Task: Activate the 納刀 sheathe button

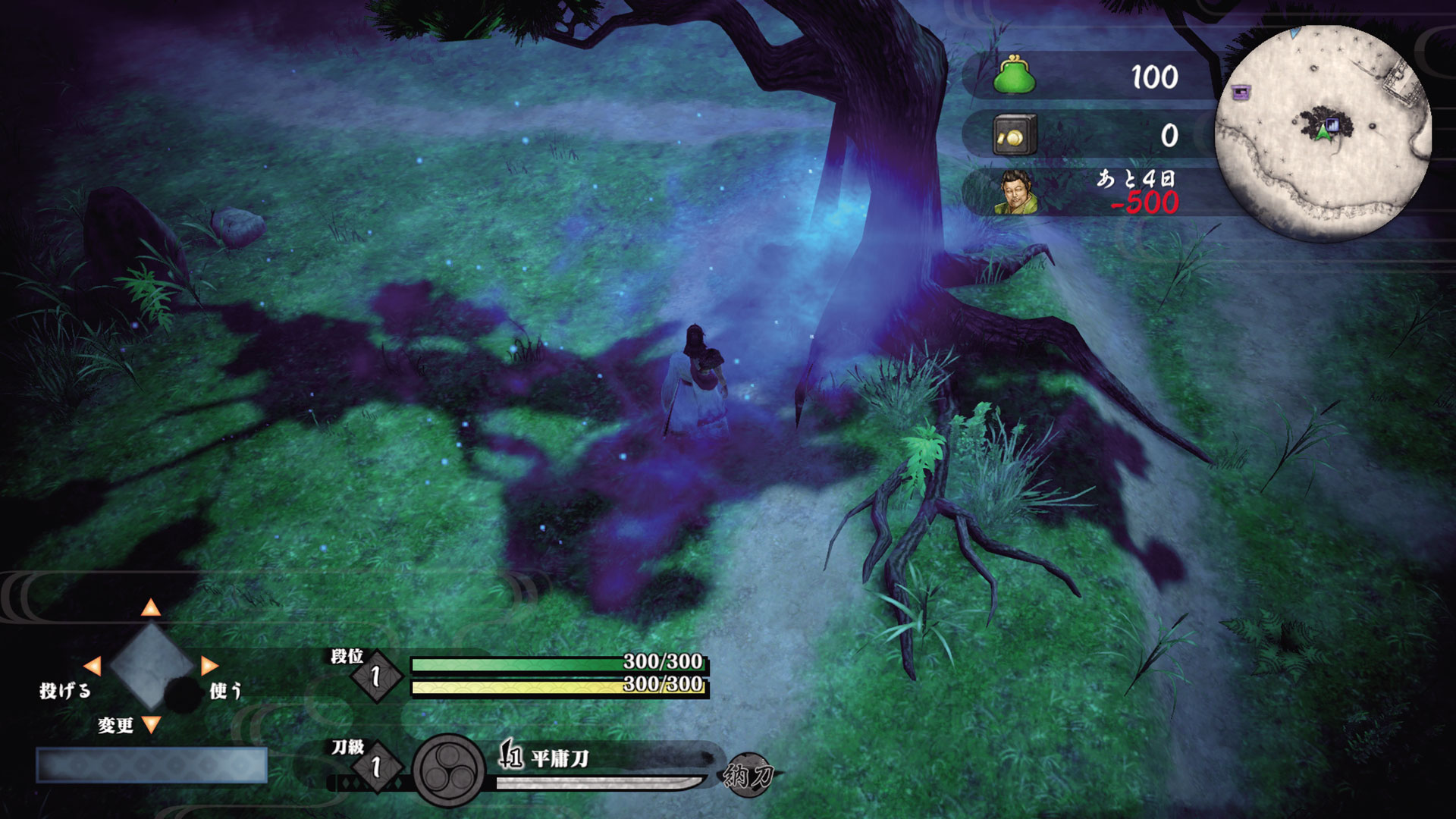Action: 748,775
